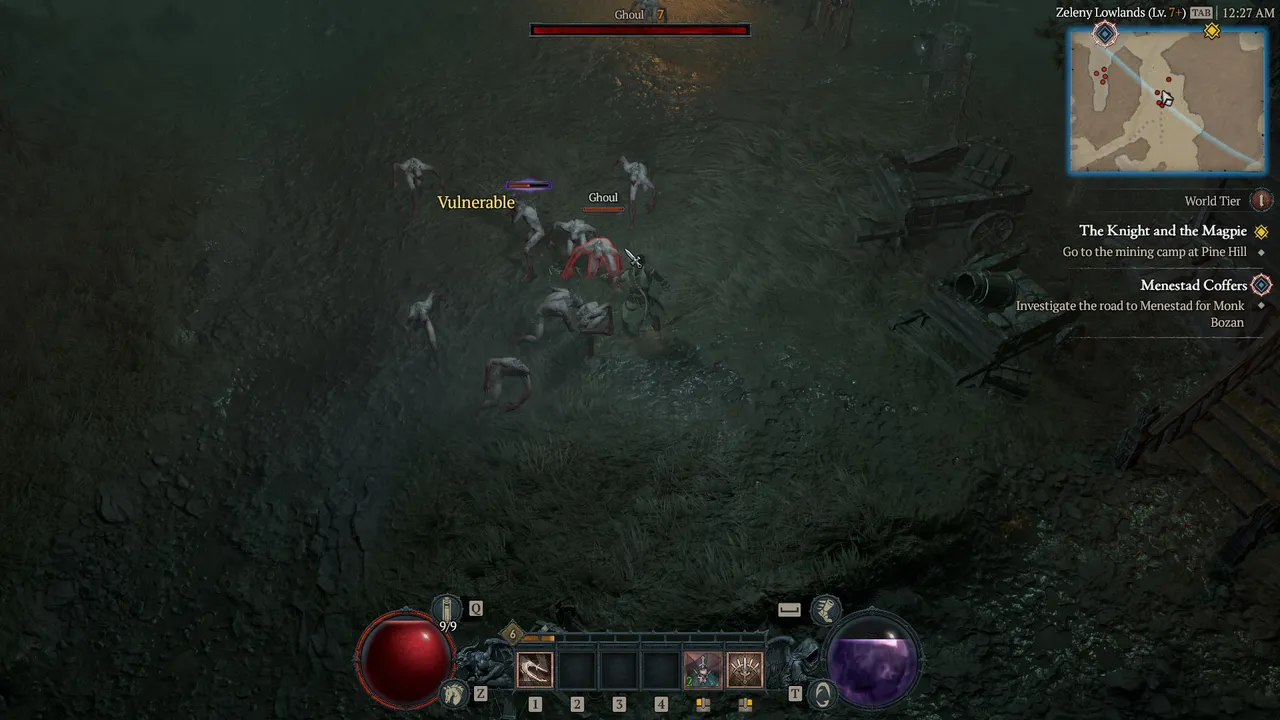Select the Menestad Coffers quest tracker
This screenshot has width=1280, height=720.
coord(1194,285)
